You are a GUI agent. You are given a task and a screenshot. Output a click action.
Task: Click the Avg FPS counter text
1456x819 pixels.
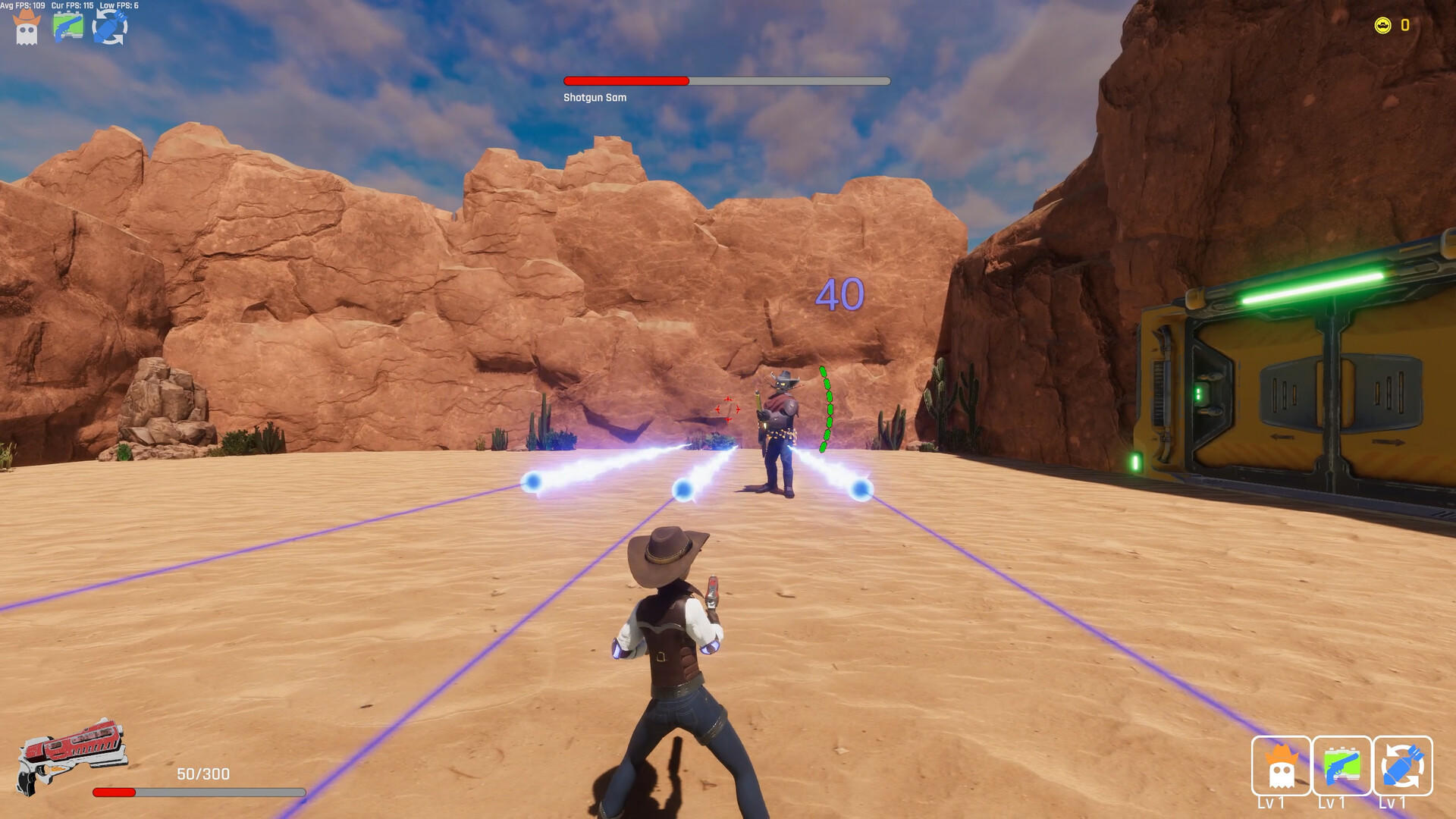[x=23, y=5]
